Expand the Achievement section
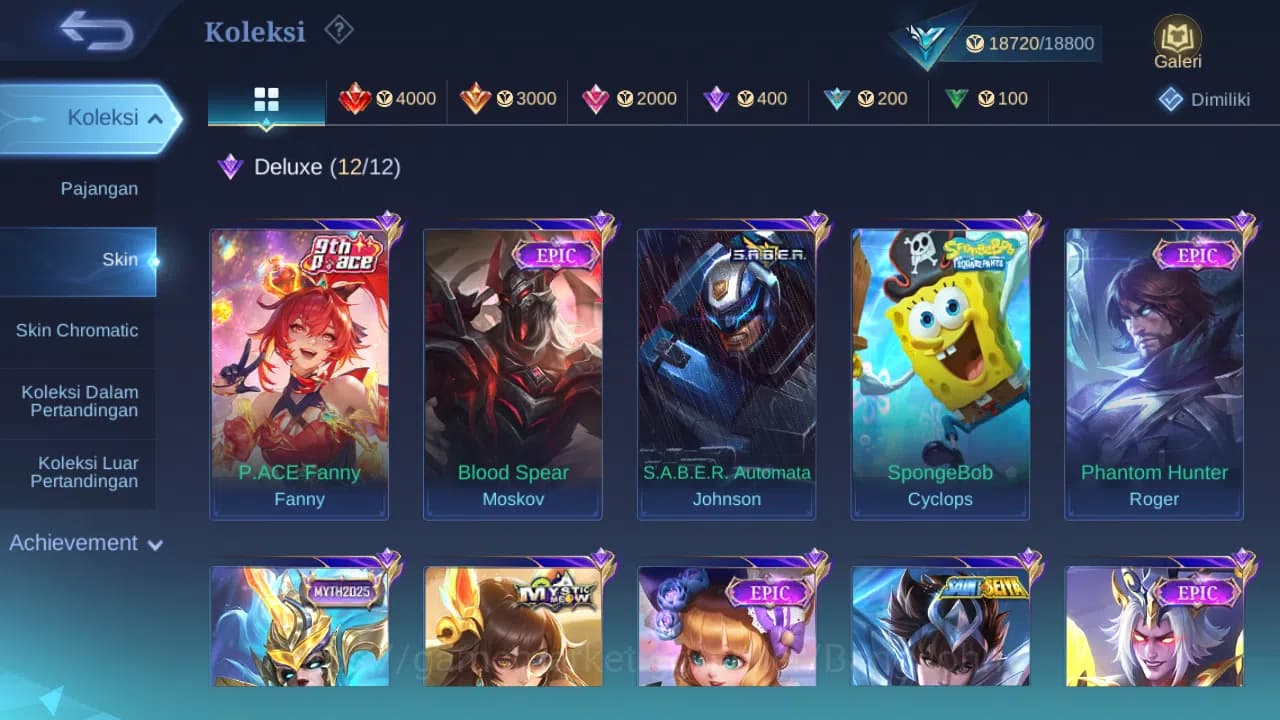Screen dimensions: 1280x720 [85, 543]
